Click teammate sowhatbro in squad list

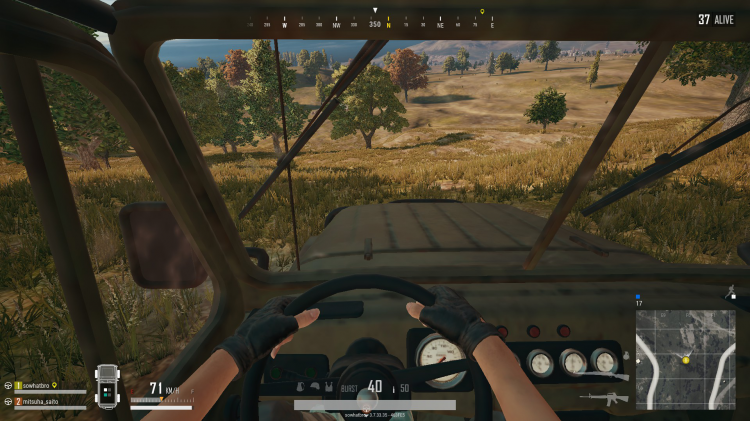[37, 385]
